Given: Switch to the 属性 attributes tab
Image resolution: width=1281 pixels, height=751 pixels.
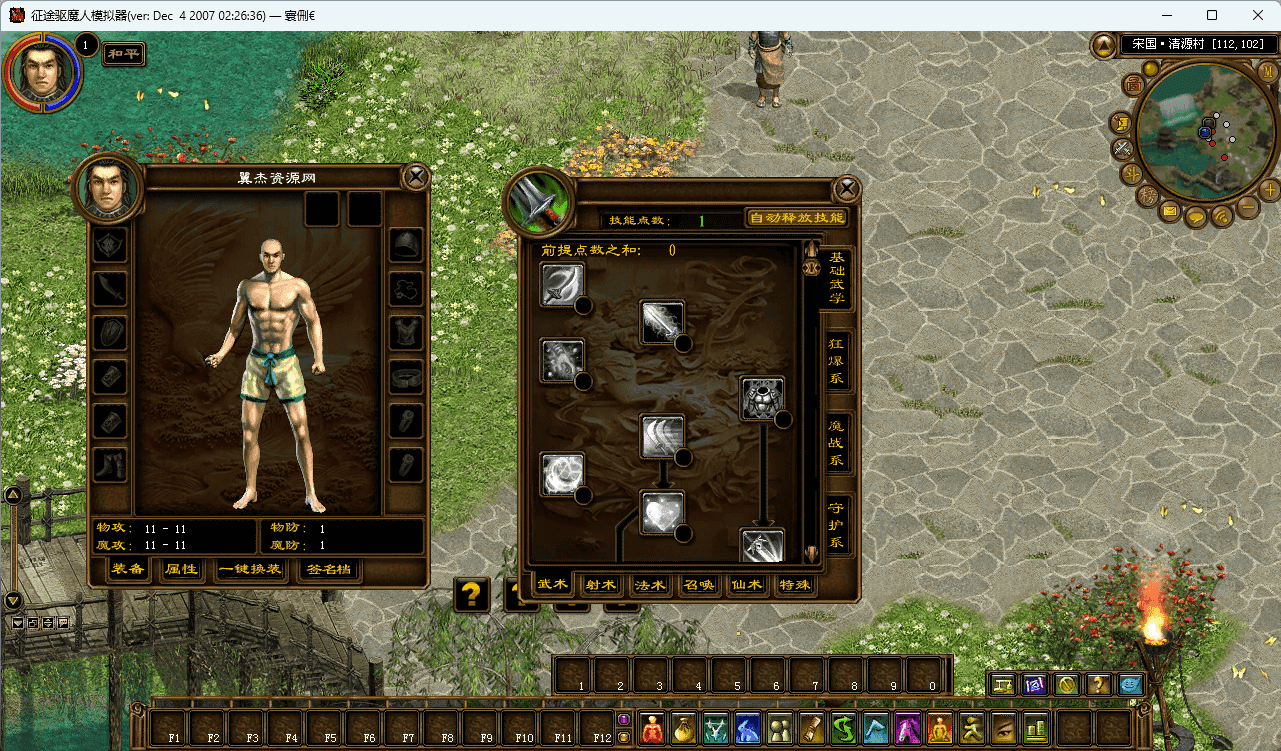Looking at the screenshot, I should [x=182, y=570].
